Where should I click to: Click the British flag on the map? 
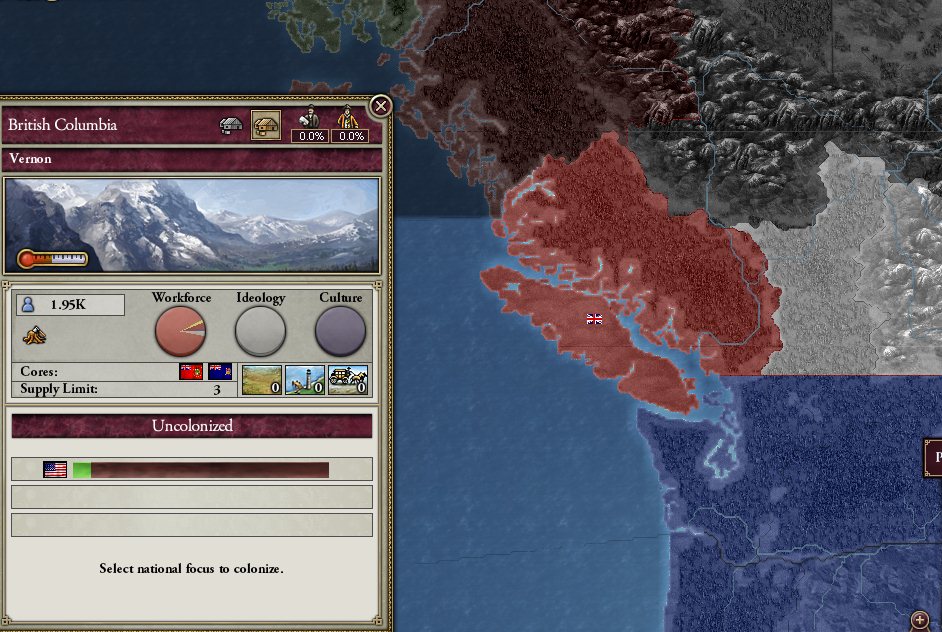tap(594, 319)
